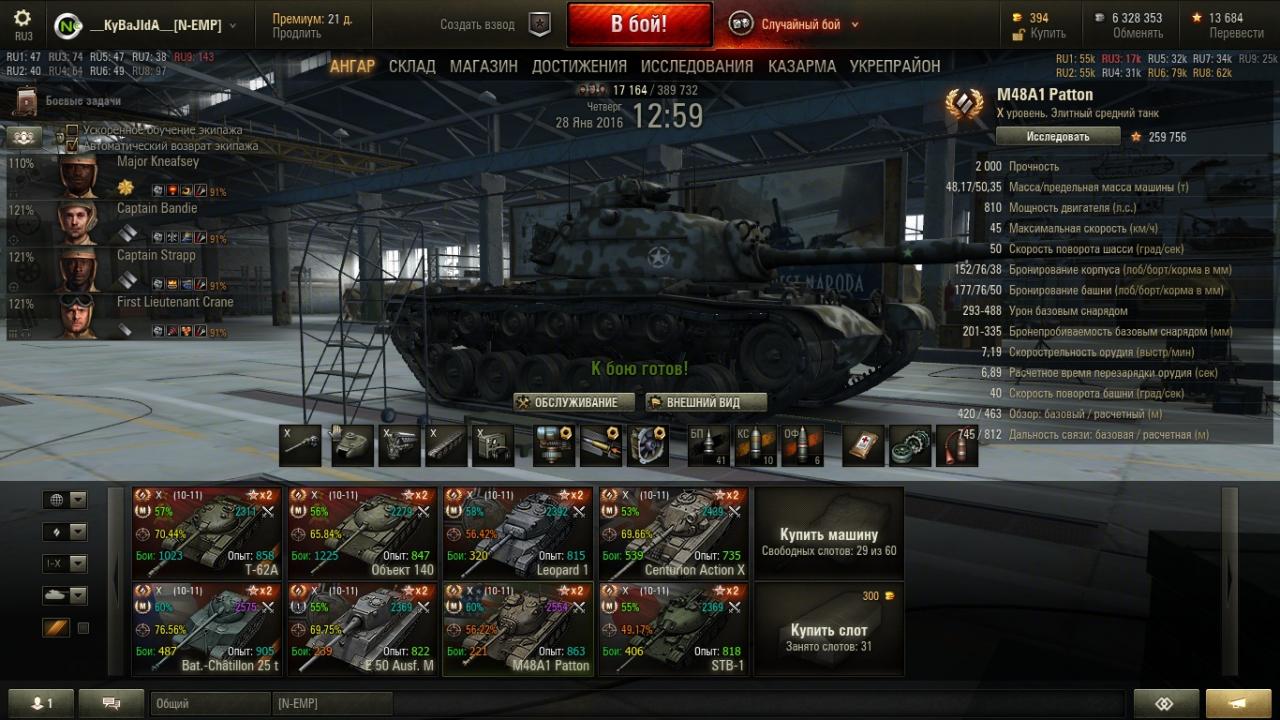Image resolution: width=1280 pixels, height=720 pixels.
Task: Open the settings gear menu
Action: (x=23, y=18)
